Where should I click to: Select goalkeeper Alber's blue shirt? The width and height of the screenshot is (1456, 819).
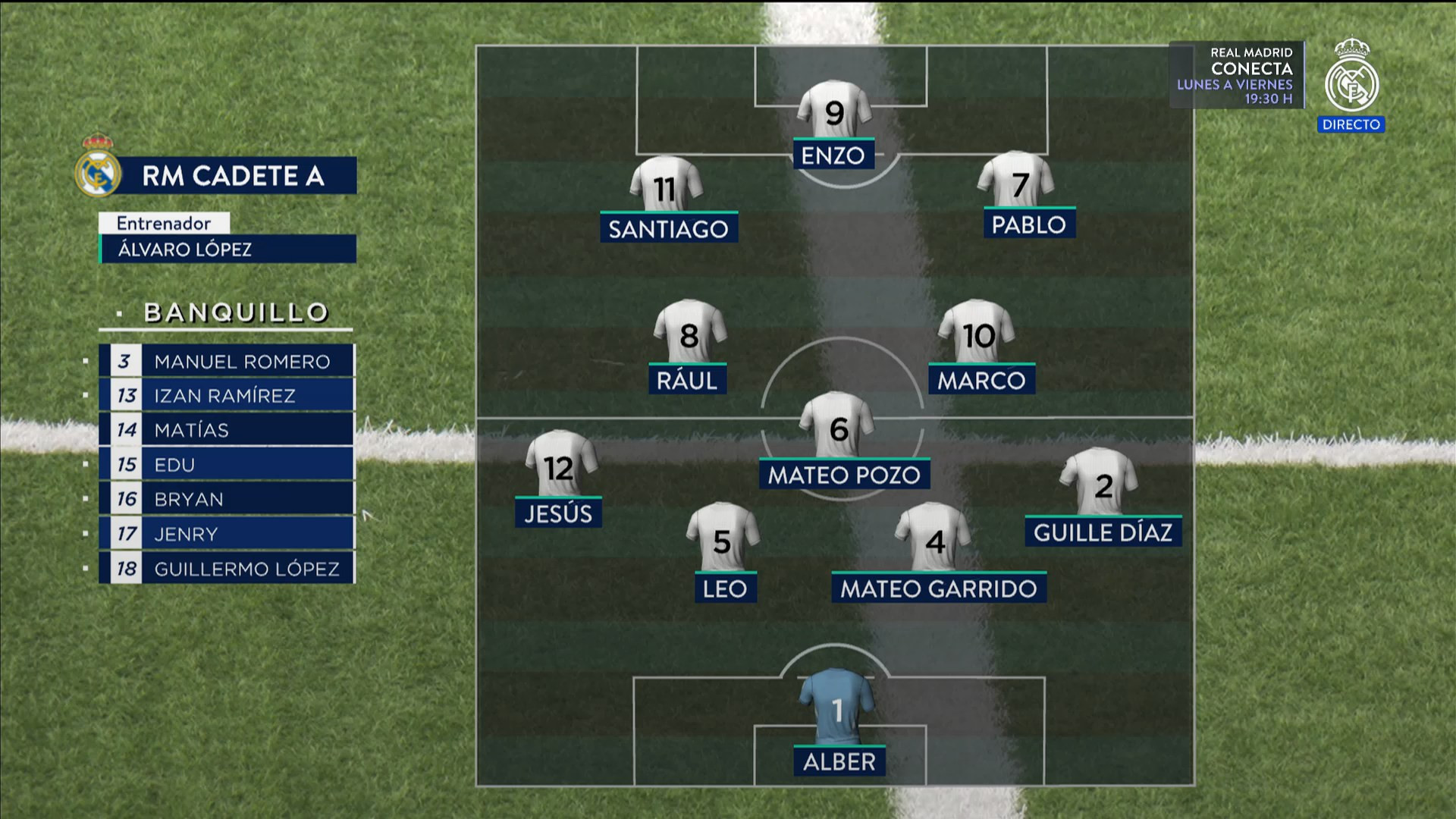836,707
